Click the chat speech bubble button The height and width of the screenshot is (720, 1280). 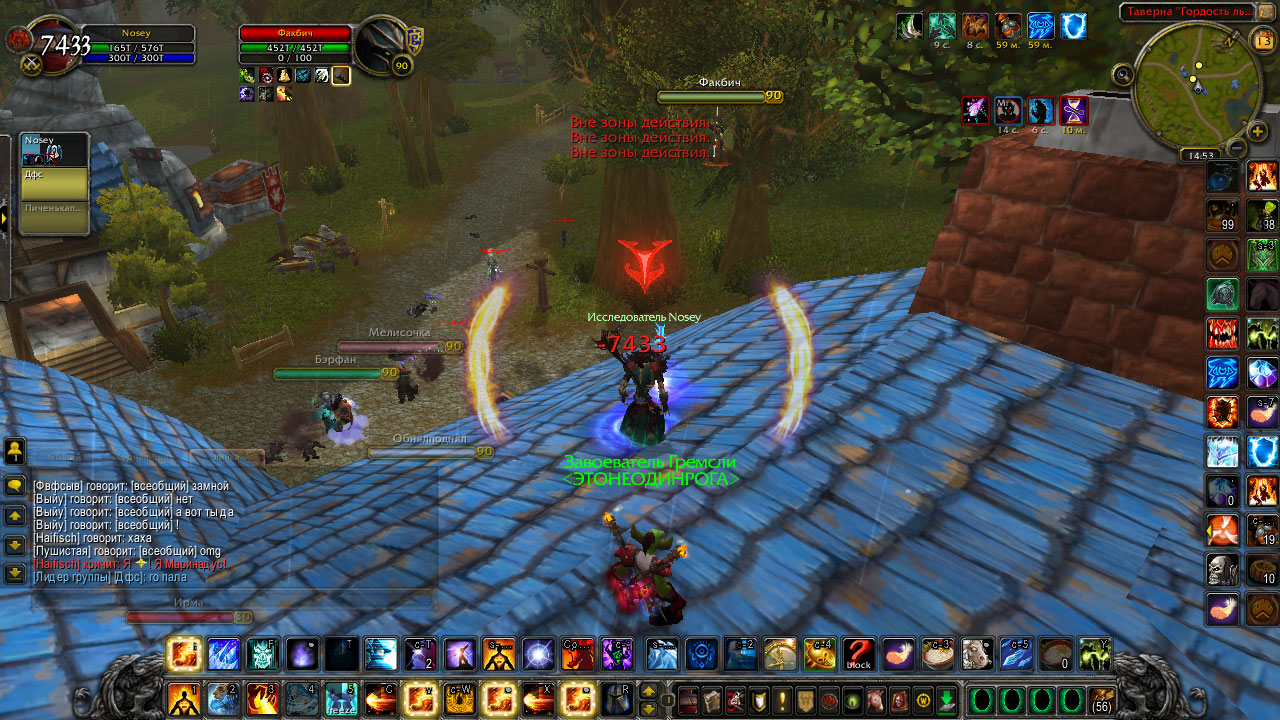click(x=15, y=486)
